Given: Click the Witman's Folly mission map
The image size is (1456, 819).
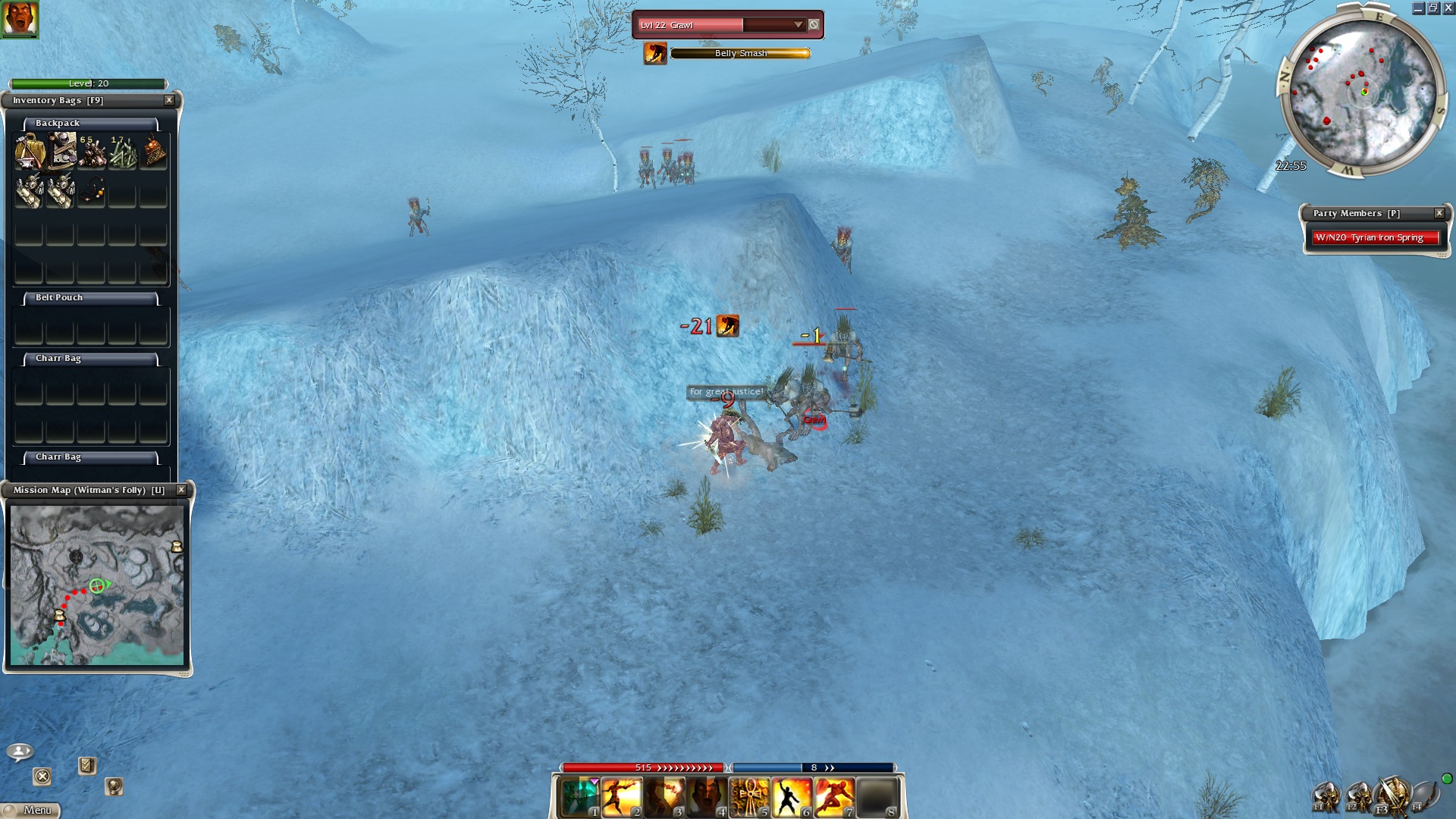Looking at the screenshot, I should click(x=96, y=585).
